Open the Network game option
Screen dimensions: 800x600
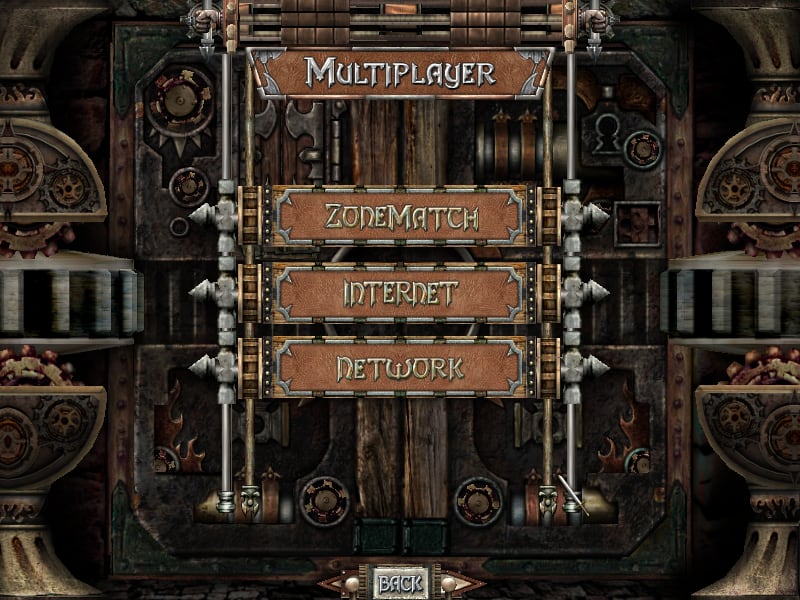point(400,368)
